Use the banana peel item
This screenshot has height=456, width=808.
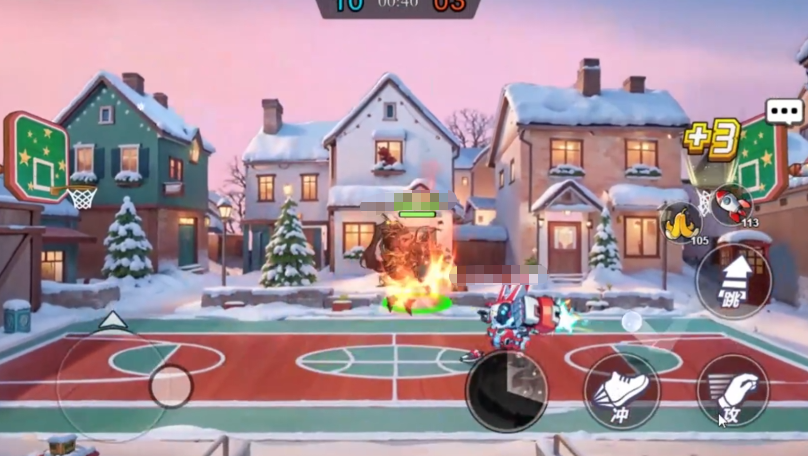(680, 222)
